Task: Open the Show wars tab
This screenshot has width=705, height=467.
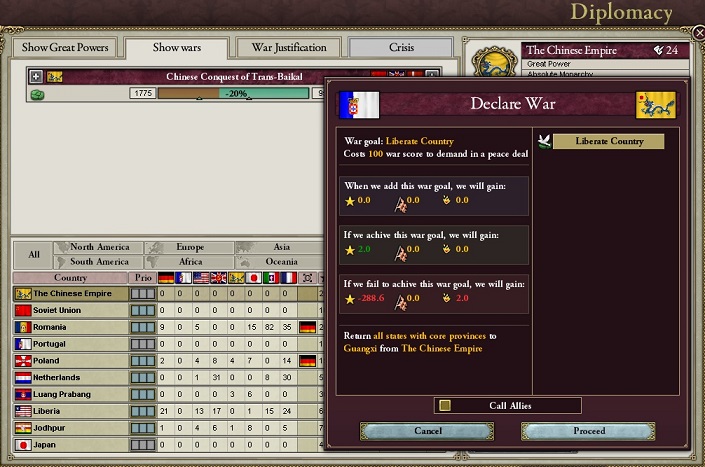Action: (x=178, y=48)
